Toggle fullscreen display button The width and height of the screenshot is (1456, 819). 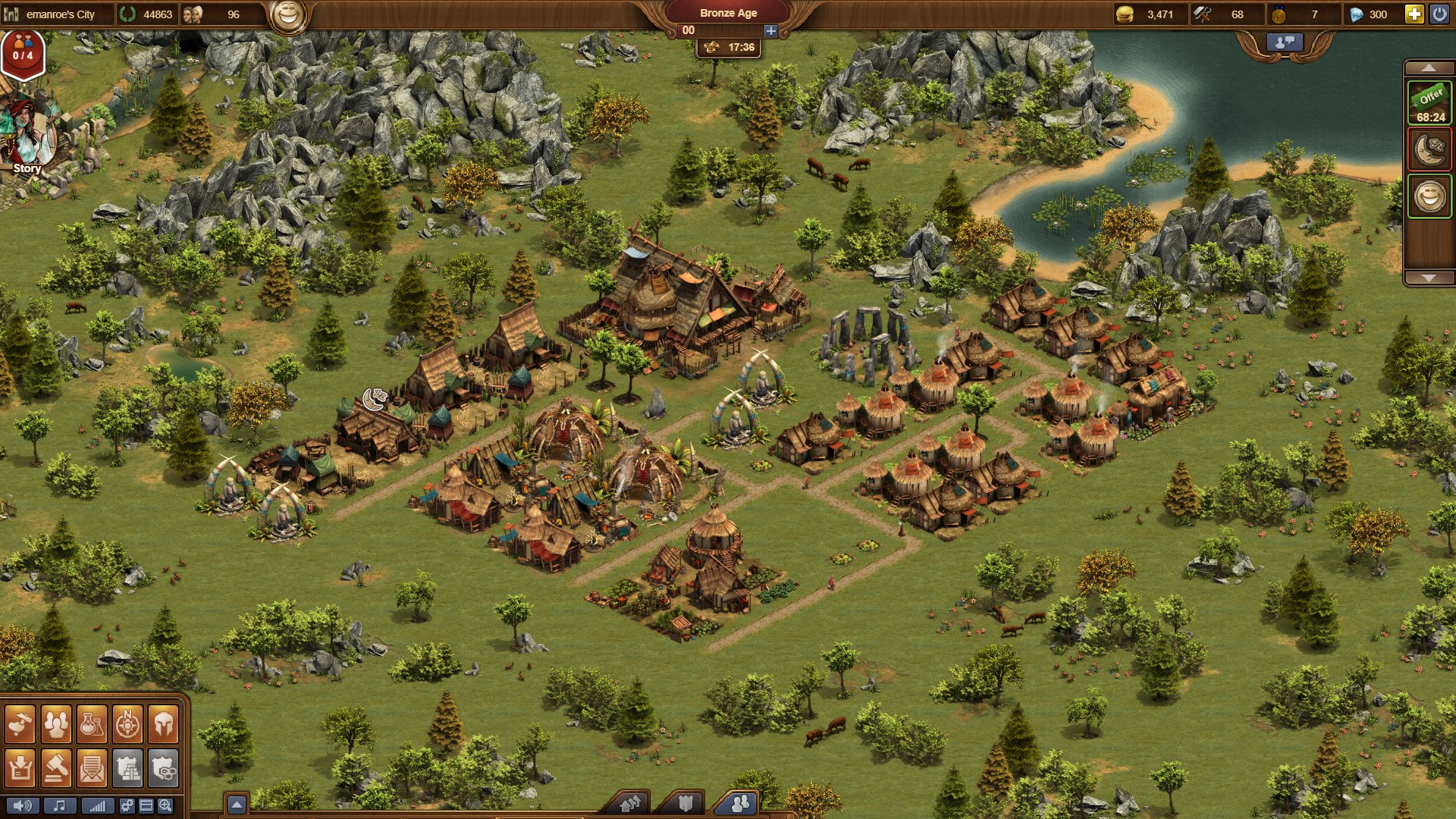click(146, 805)
